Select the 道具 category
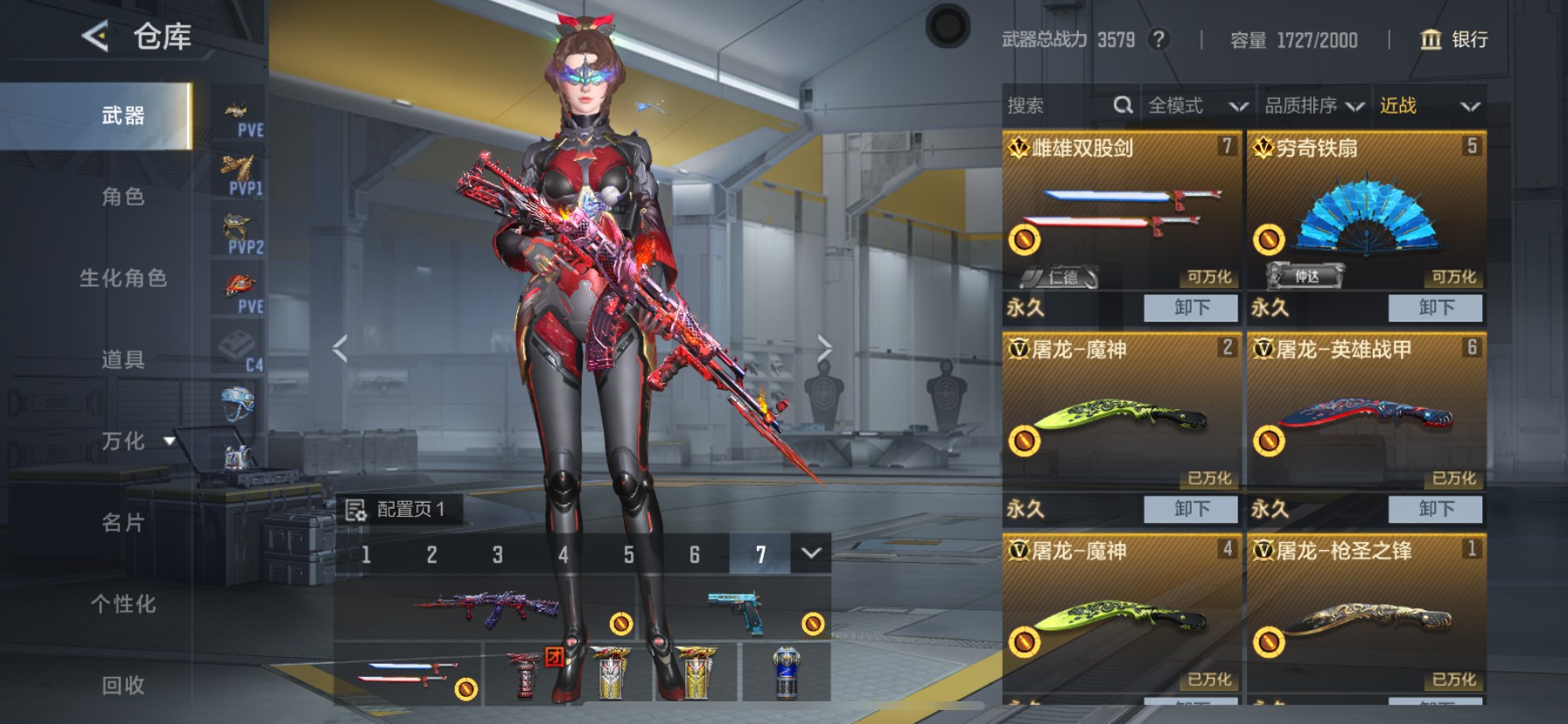This screenshot has width=1568, height=724. click(122, 359)
